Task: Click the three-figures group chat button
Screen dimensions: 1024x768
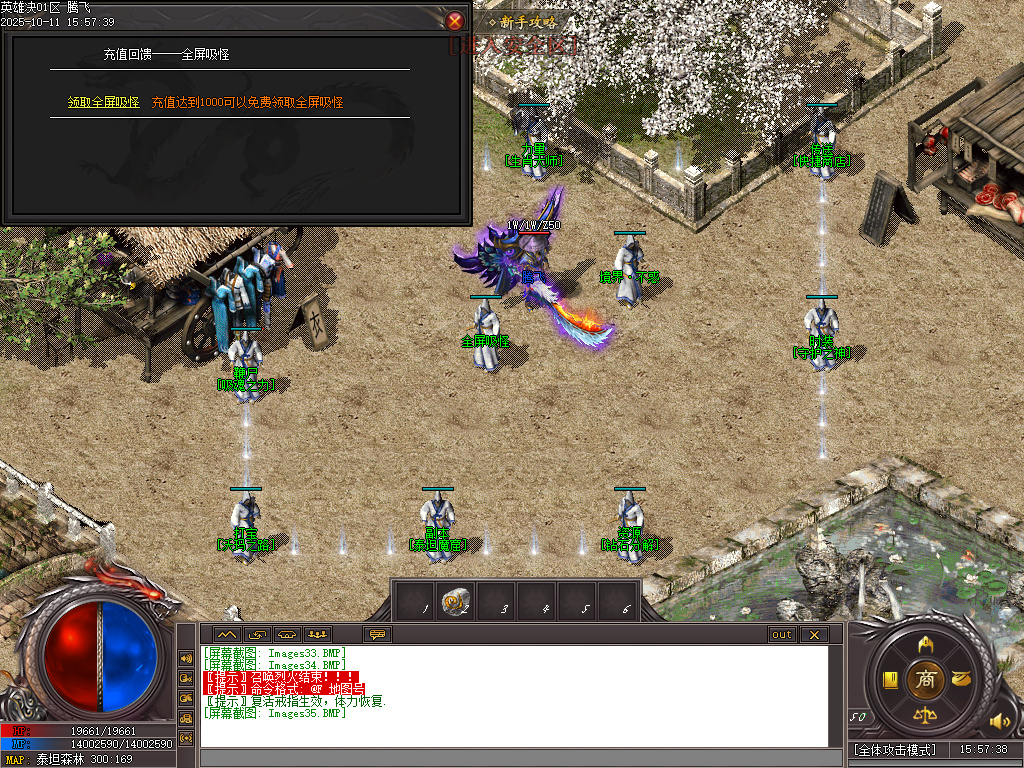Action: (318, 634)
